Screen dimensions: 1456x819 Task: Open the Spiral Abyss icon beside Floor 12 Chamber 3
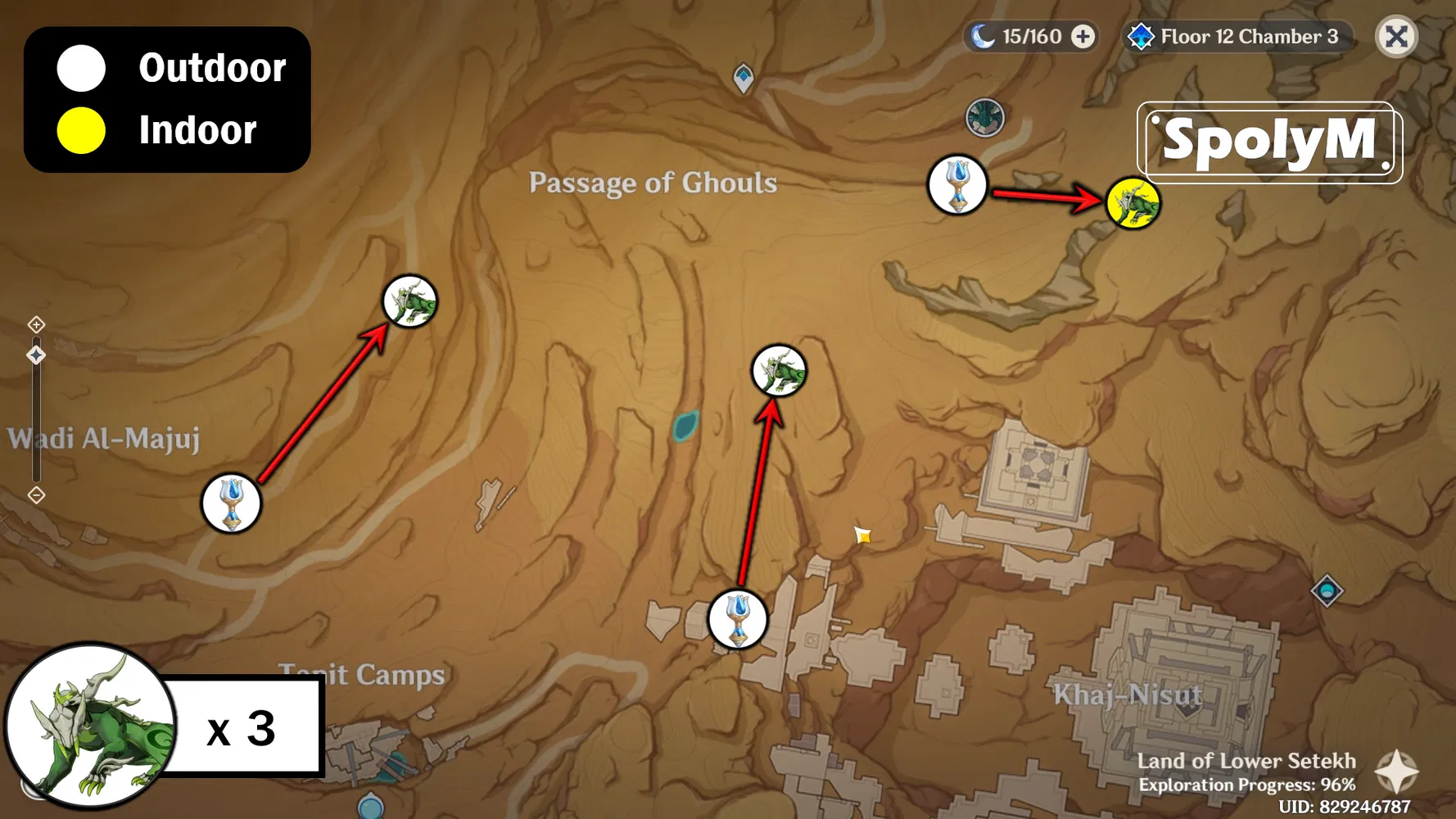1142,36
